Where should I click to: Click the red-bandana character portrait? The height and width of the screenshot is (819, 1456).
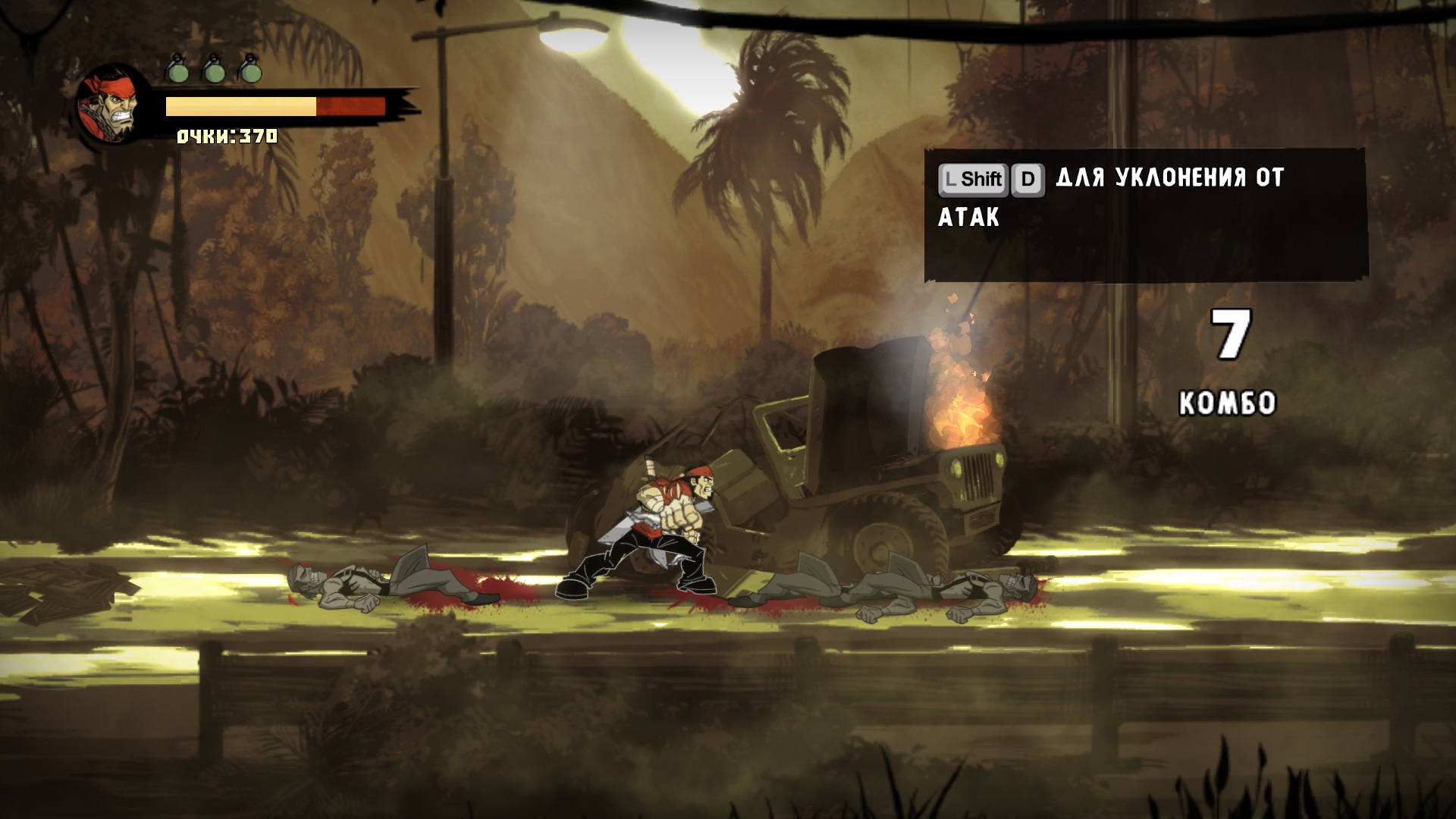pos(113,105)
